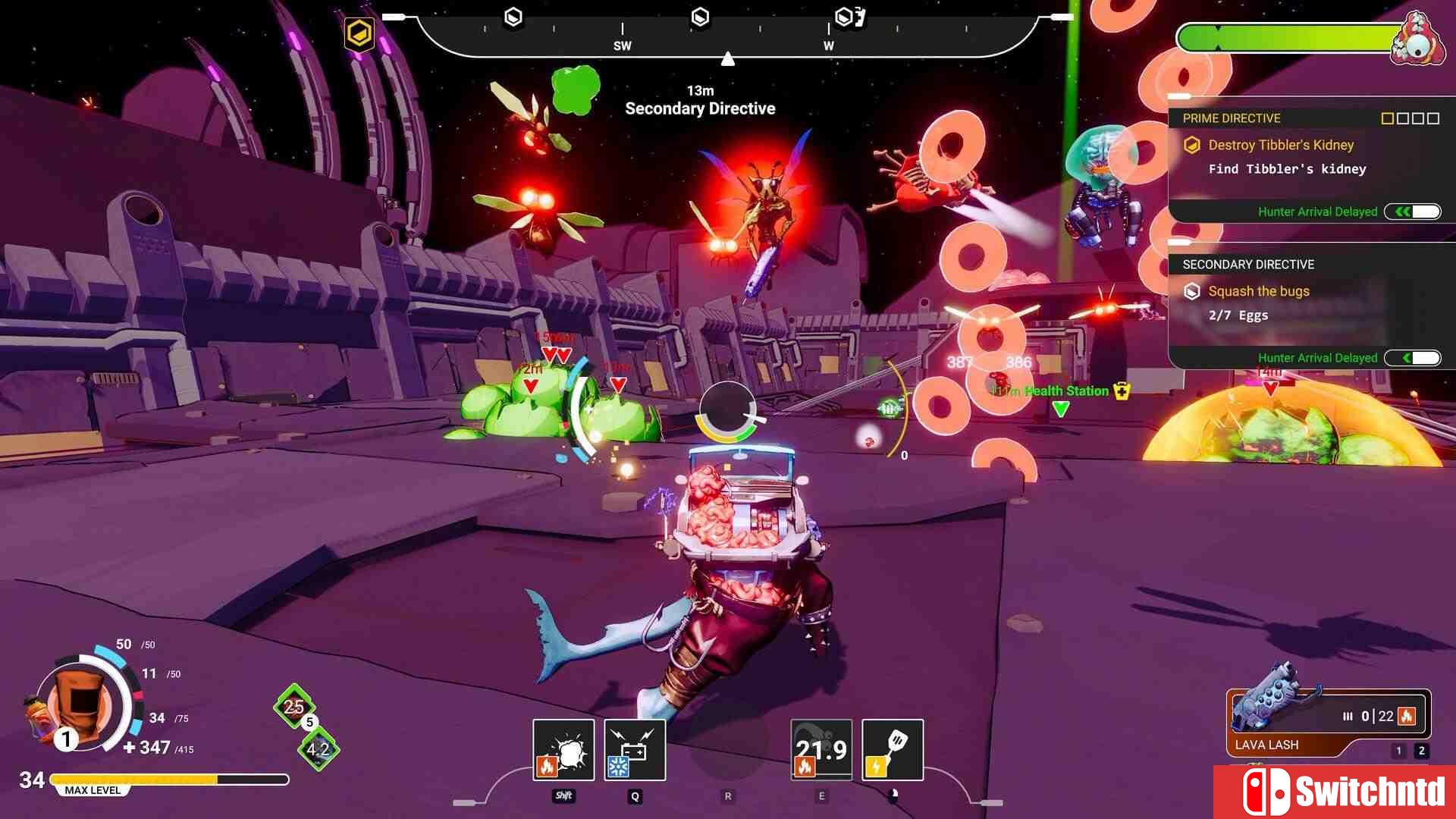The height and width of the screenshot is (819, 1456).
Task: Click the Squash the bugs objective hexagon icon
Action: [x=1192, y=291]
